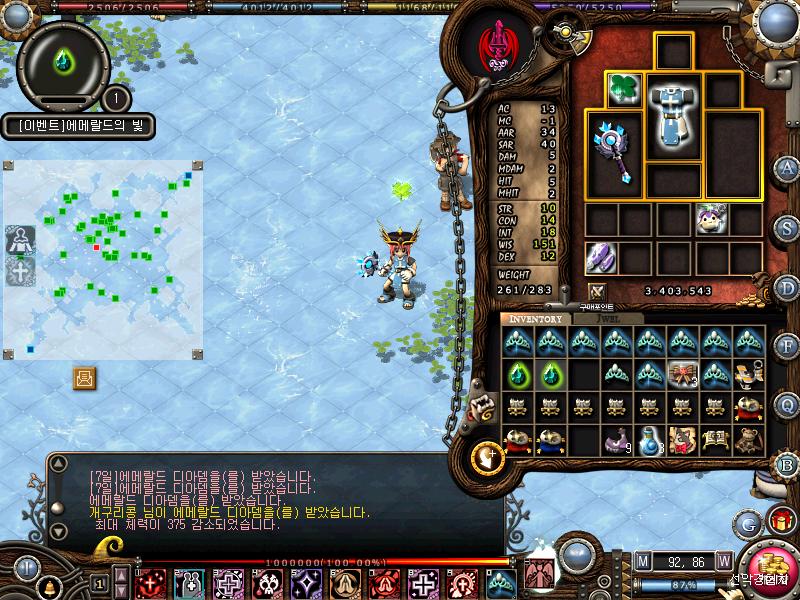The image size is (800, 600).
Task: Switch to the Jwel tab
Action: [x=607, y=319]
